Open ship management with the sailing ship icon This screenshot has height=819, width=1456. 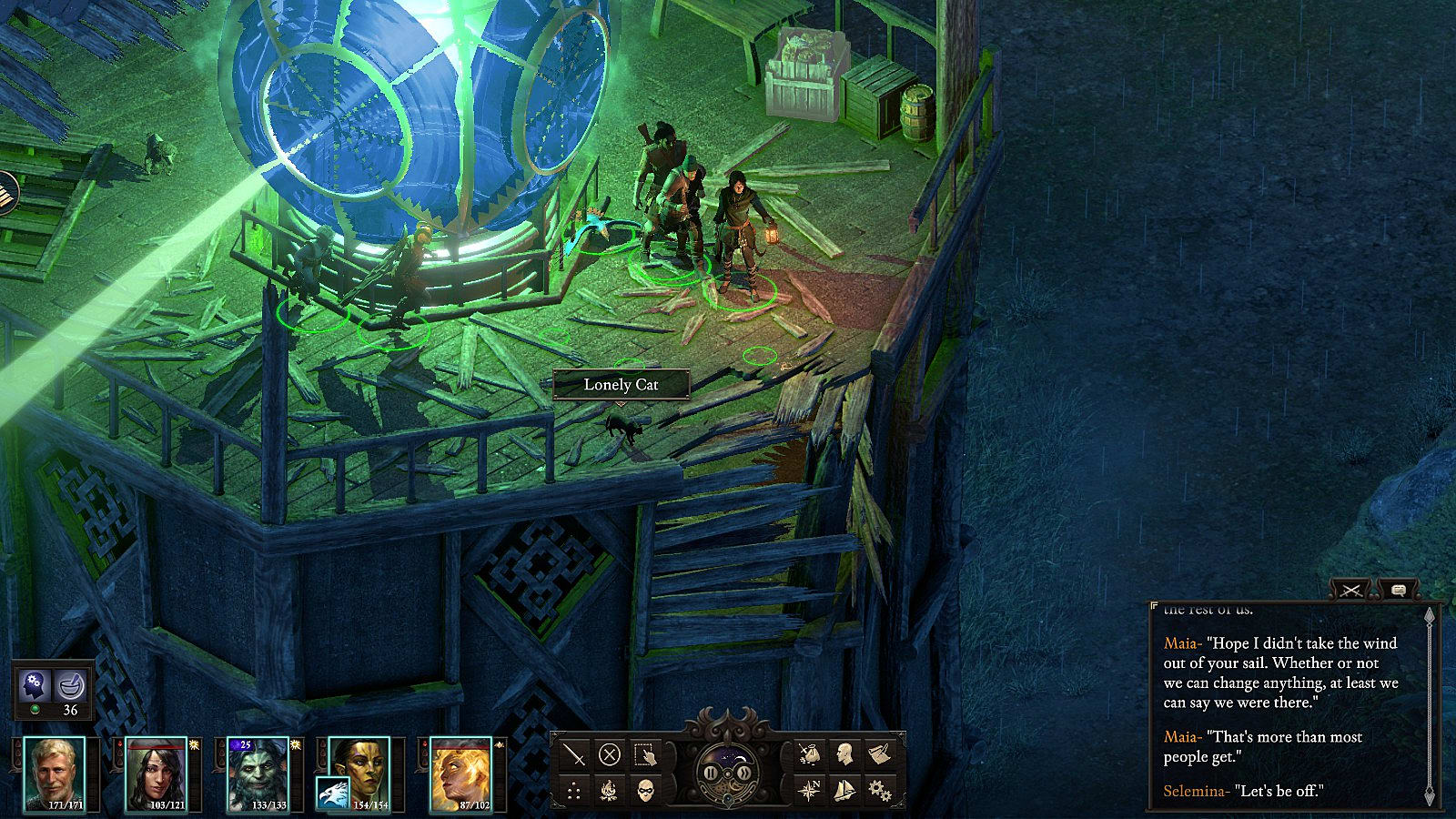tap(844, 790)
